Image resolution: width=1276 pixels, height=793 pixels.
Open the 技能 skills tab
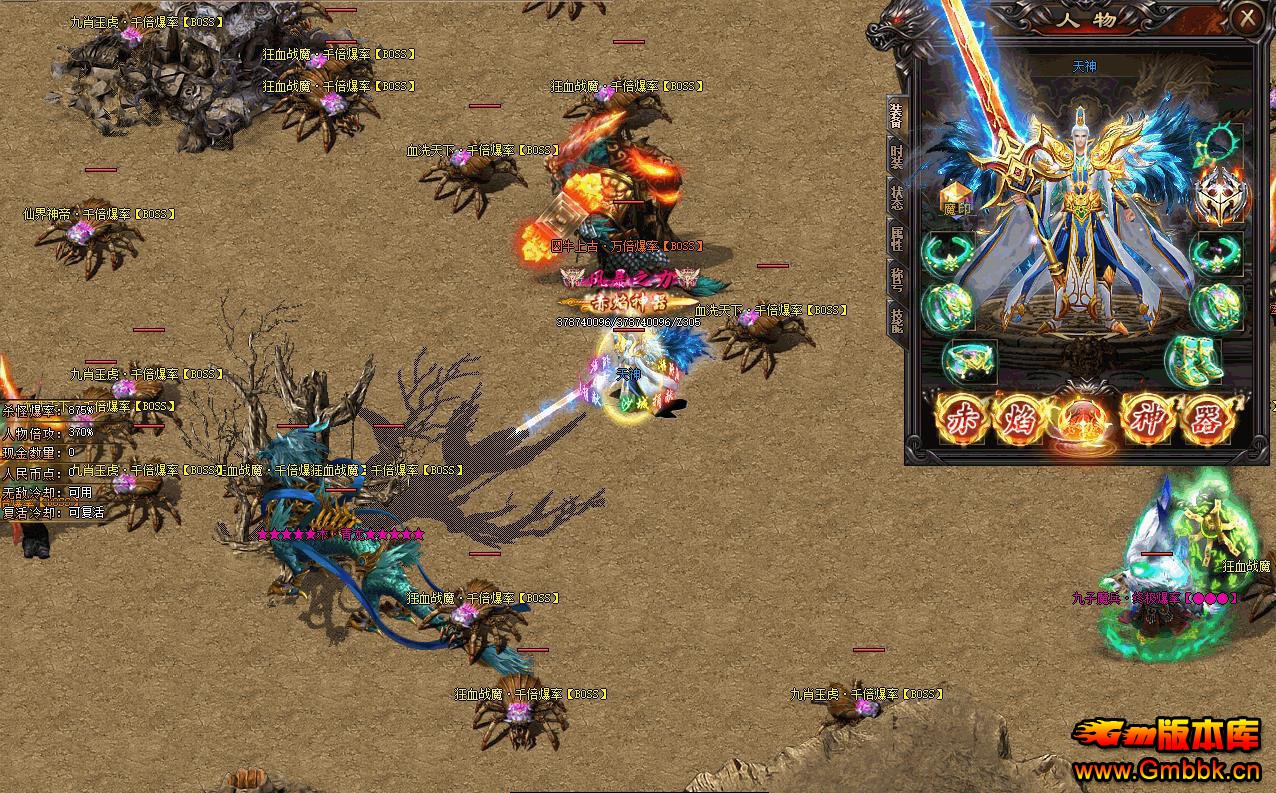(x=896, y=318)
